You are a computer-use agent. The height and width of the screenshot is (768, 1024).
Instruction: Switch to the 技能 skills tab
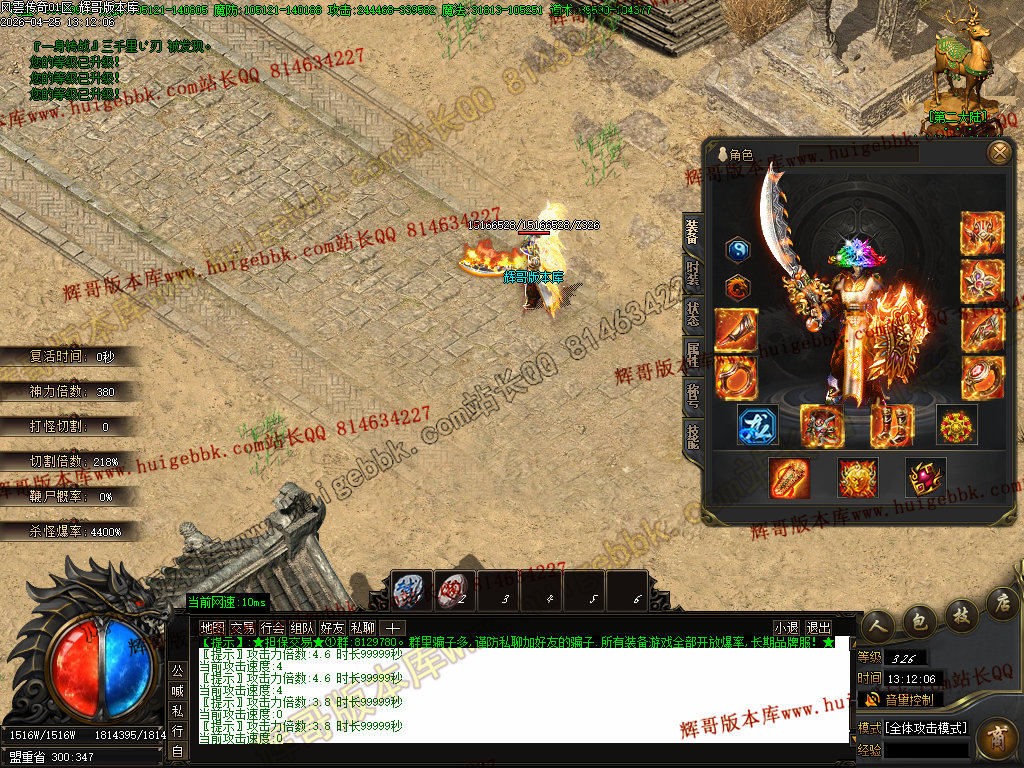click(692, 436)
